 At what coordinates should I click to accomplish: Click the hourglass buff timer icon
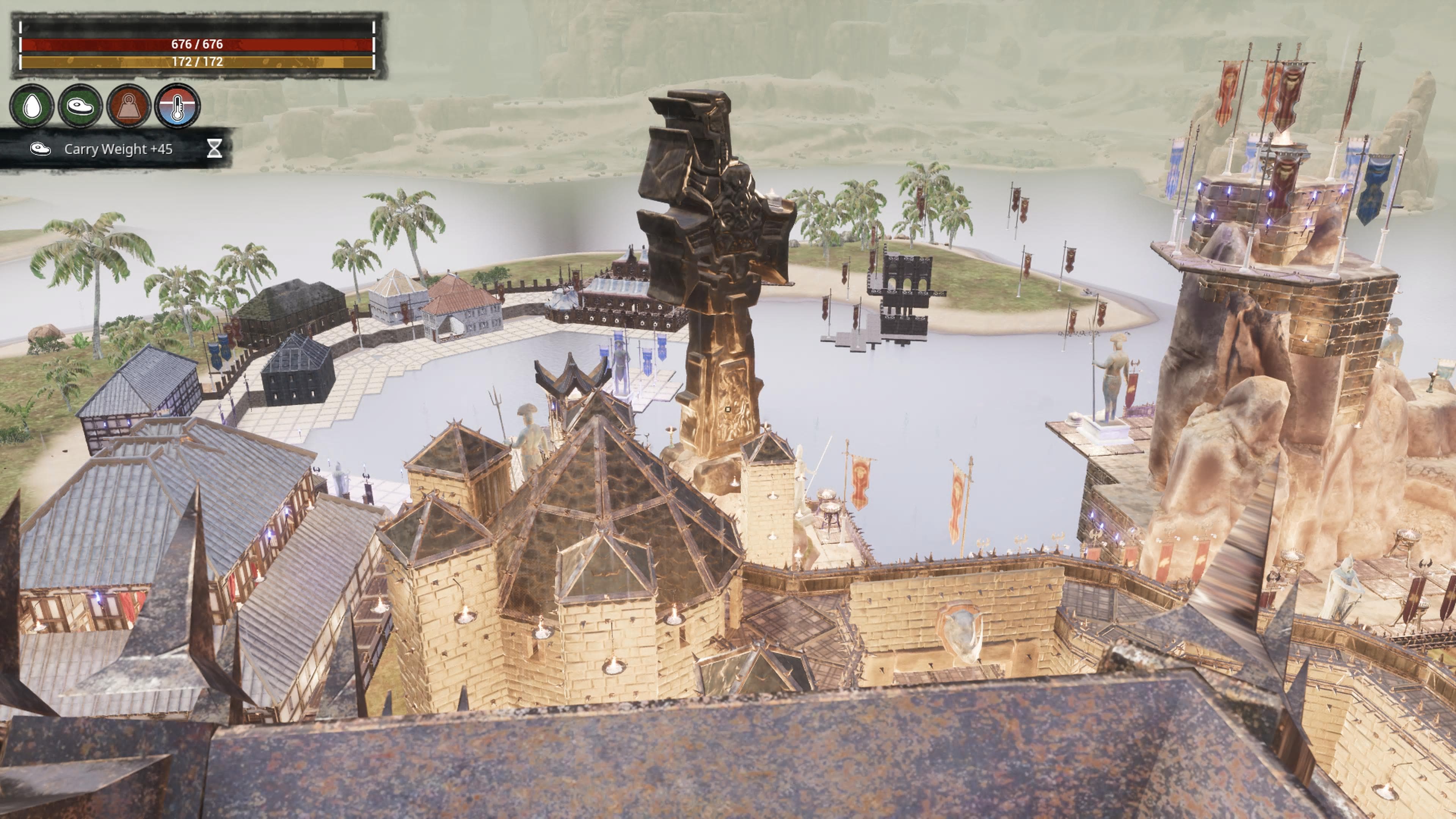(x=214, y=149)
